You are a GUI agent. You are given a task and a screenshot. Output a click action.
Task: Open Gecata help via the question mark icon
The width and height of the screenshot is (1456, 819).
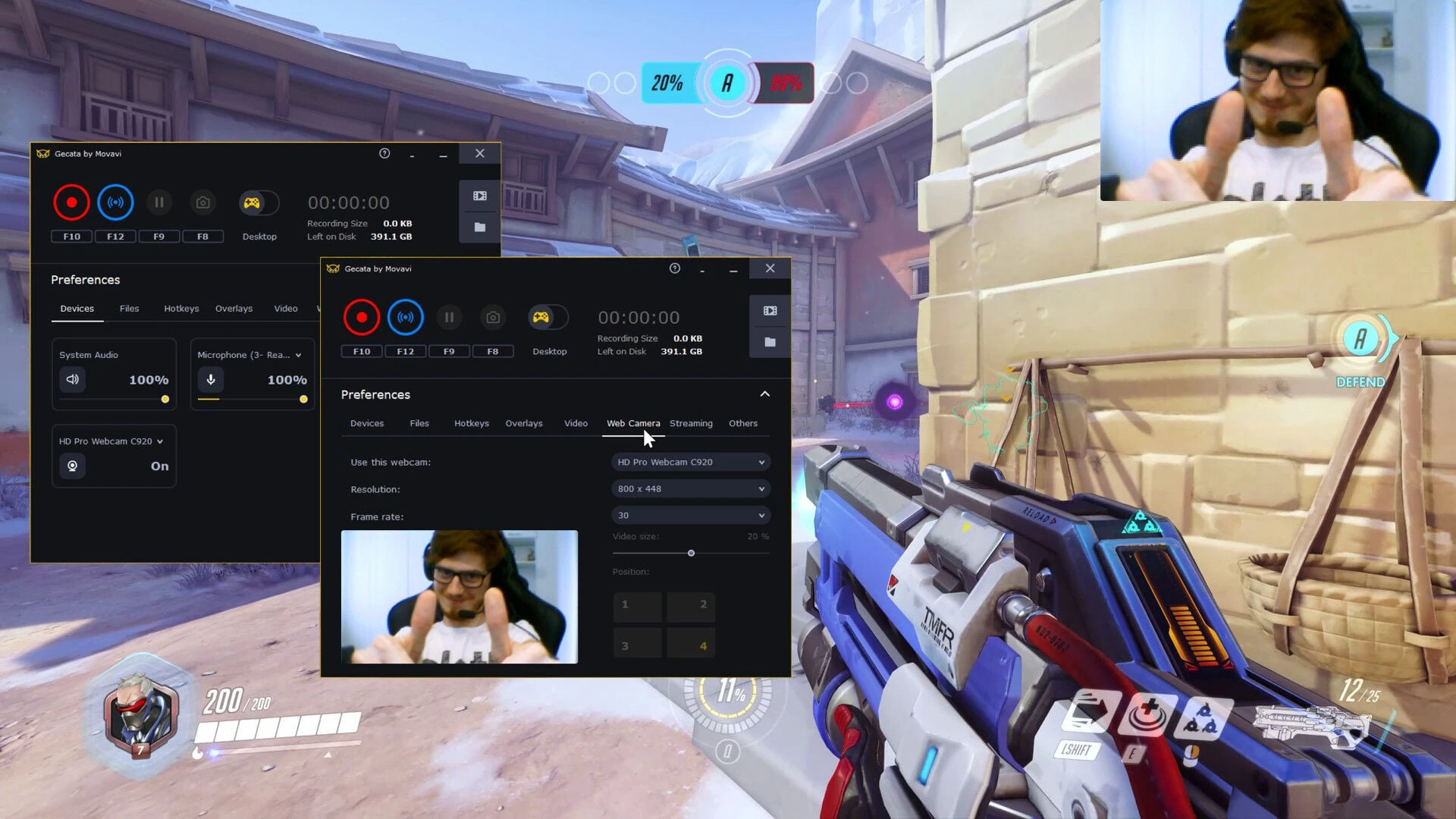point(674,268)
